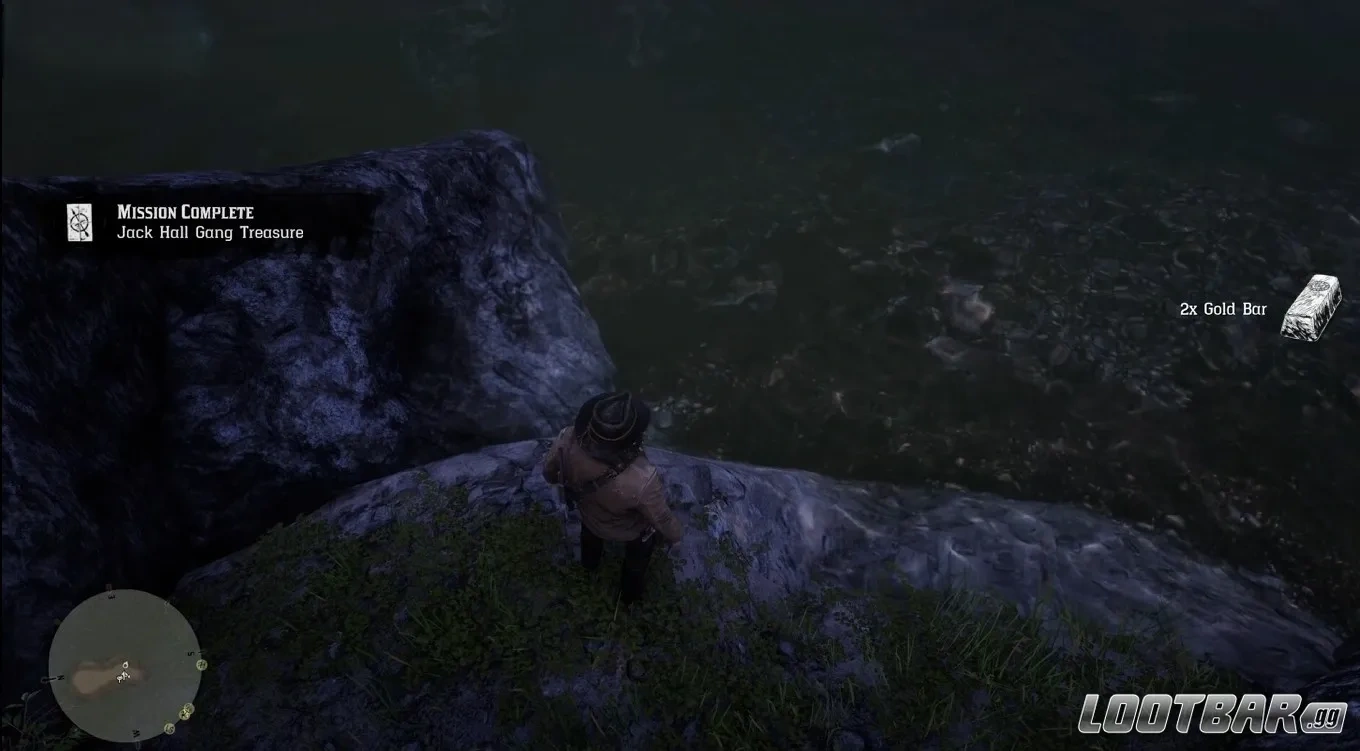Click the lowest yellow blip near the minimap
Image resolution: width=1360 pixels, height=751 pixels.
[x=170, y=727]
